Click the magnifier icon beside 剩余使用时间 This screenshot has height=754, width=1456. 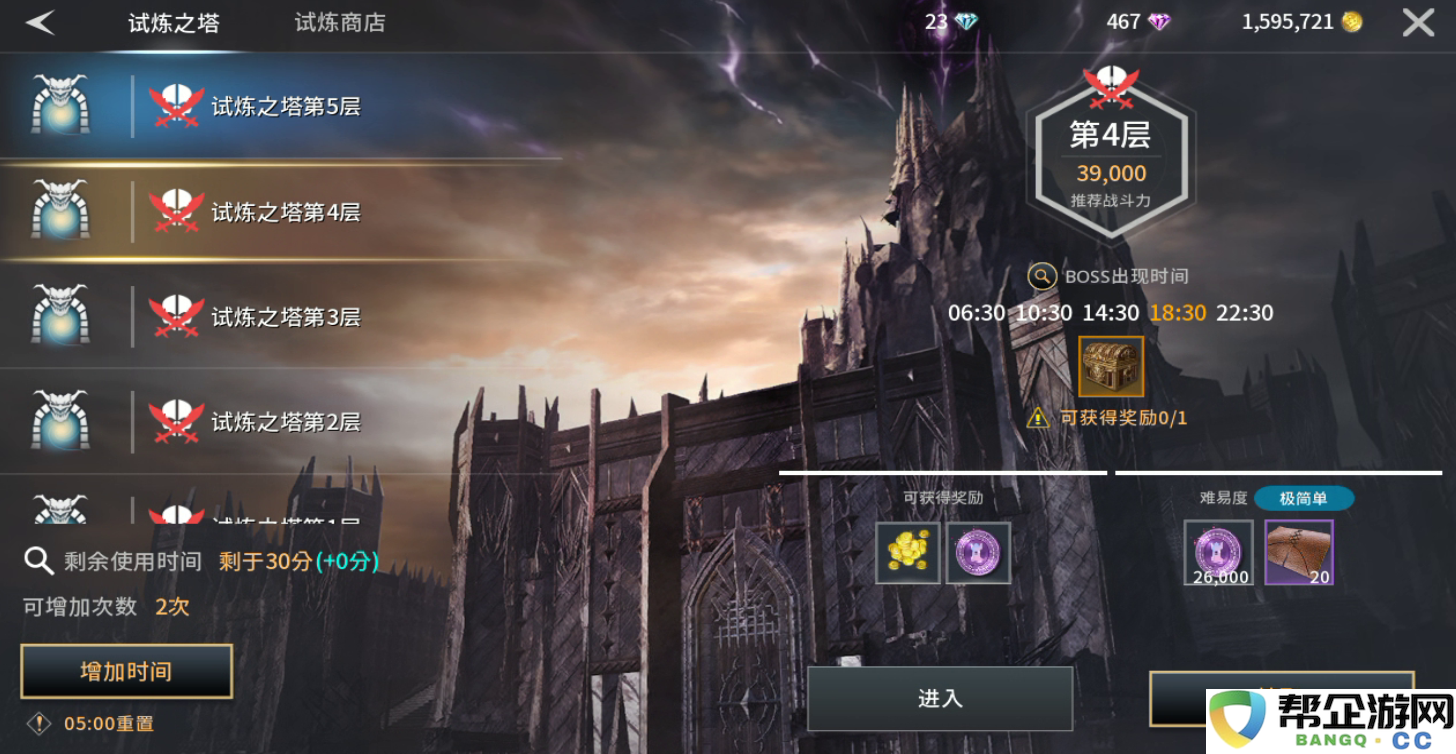pyautogui.click(x=38, y=561)
